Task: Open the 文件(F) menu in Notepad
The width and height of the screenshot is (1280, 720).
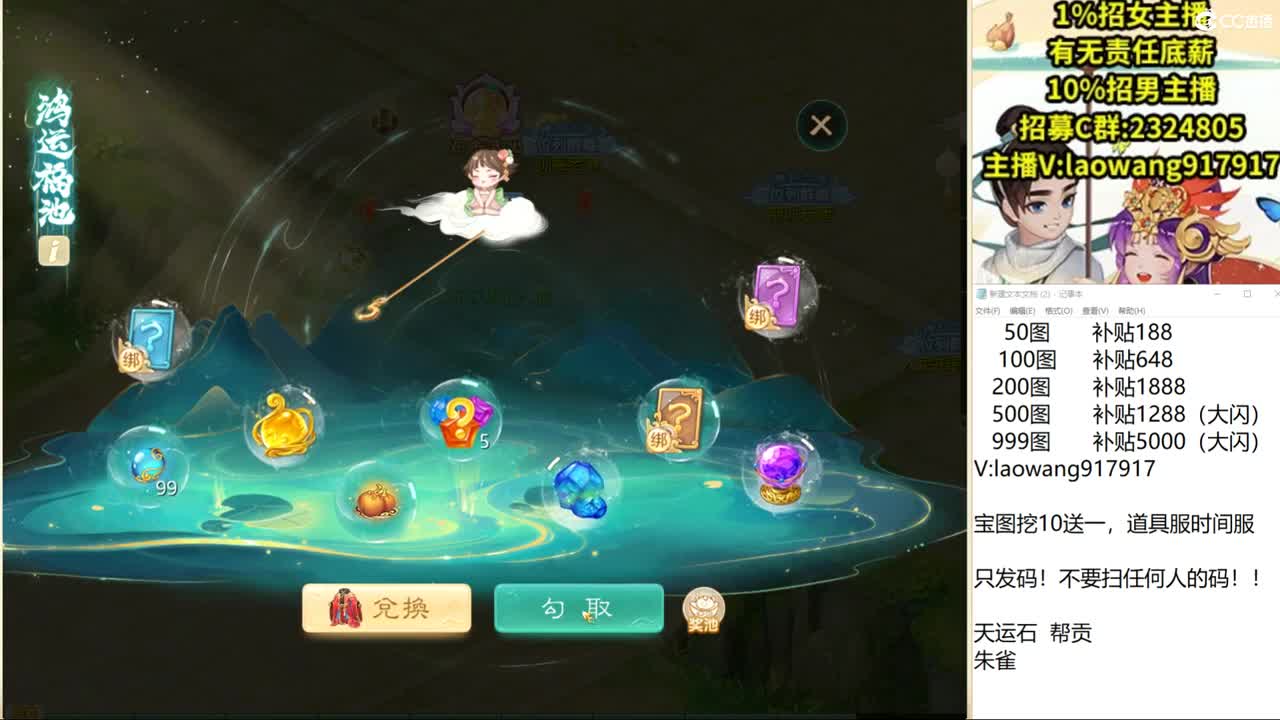Action: pyautogui.click(x=986, y=311)
